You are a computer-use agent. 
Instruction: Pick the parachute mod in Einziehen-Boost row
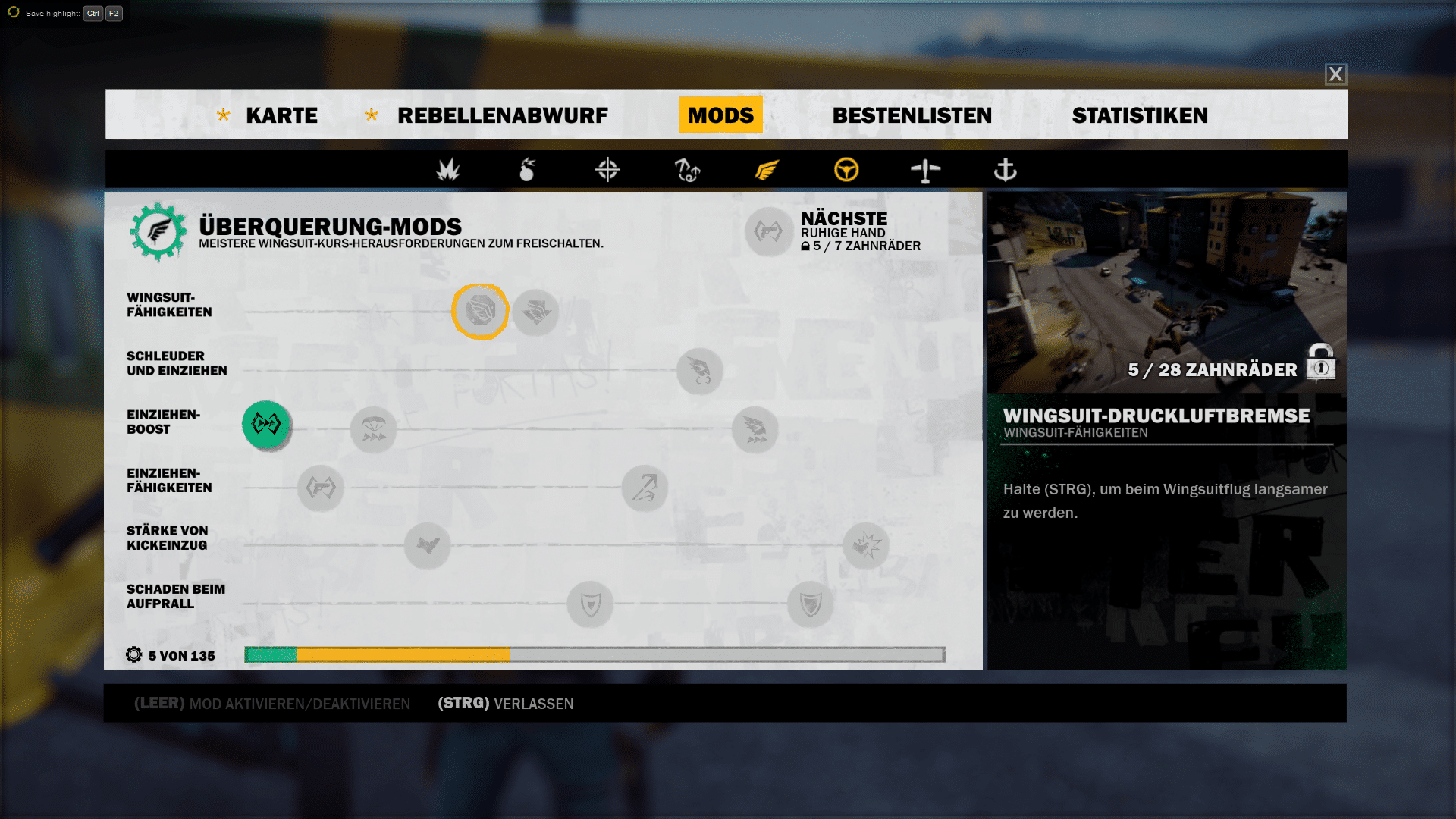click(373, 429)
